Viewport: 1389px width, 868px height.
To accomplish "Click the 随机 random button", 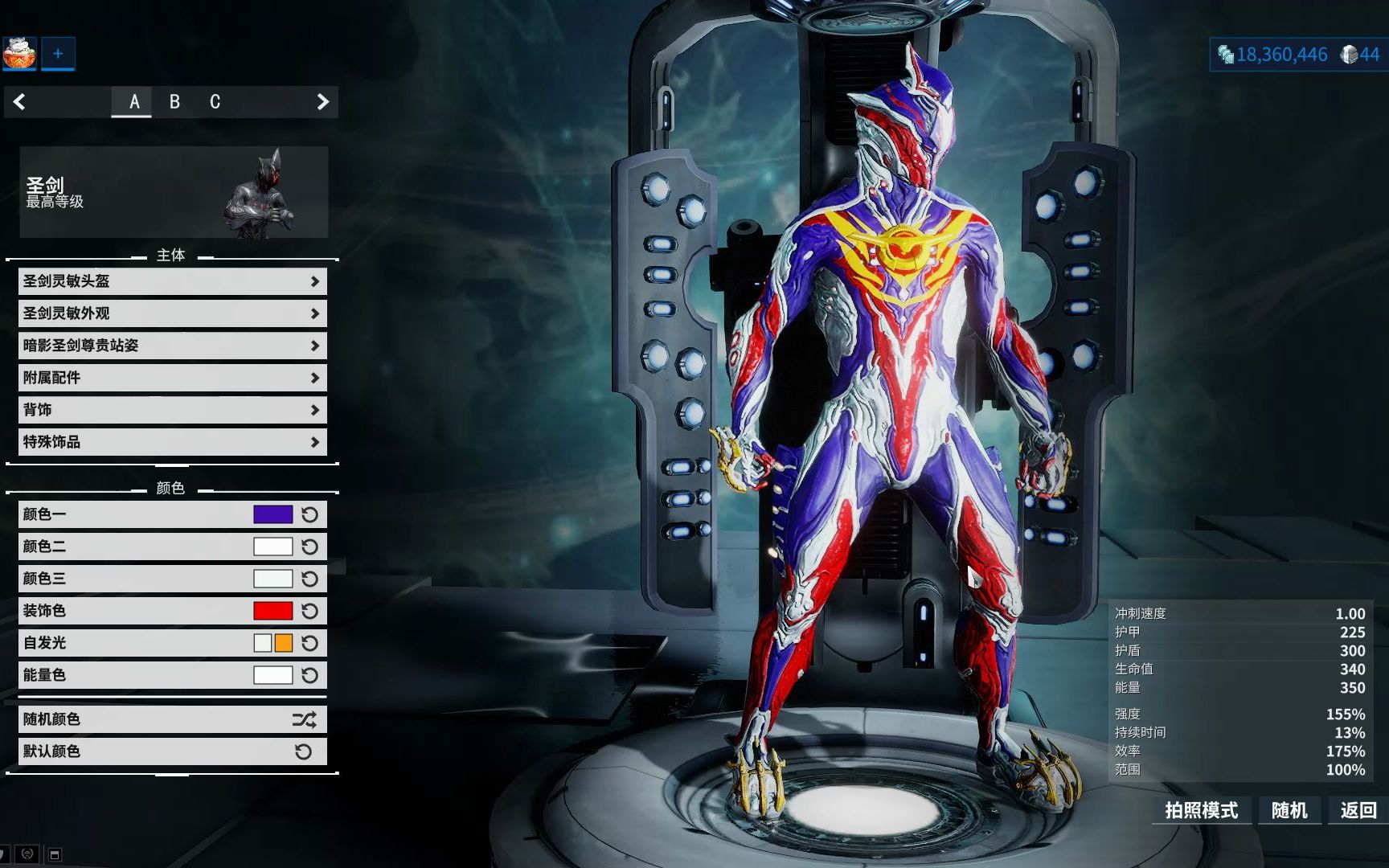I will (1289, 810).
